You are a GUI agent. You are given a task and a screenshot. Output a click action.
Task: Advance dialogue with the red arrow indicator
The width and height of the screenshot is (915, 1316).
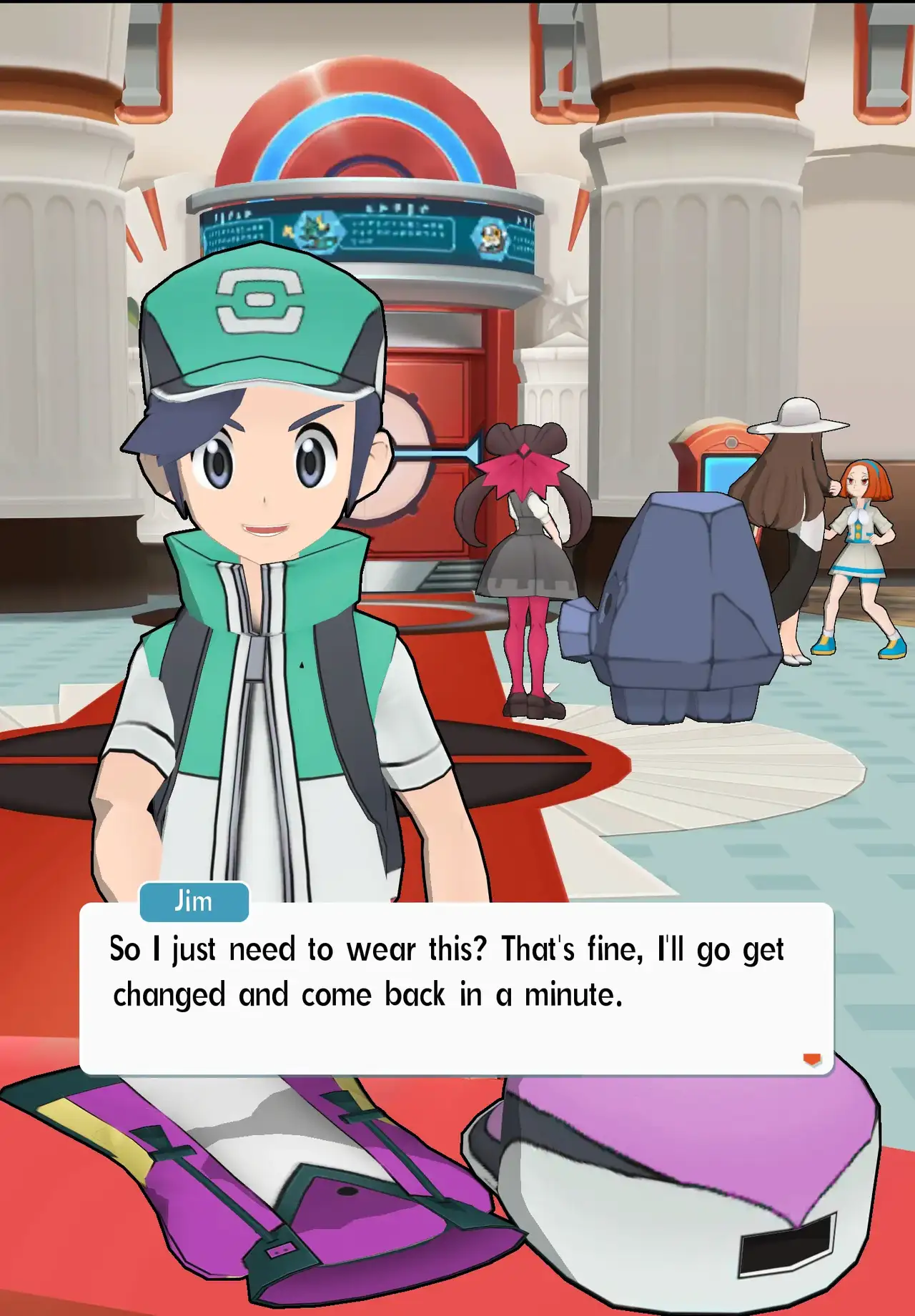(x=811, y=1059)
